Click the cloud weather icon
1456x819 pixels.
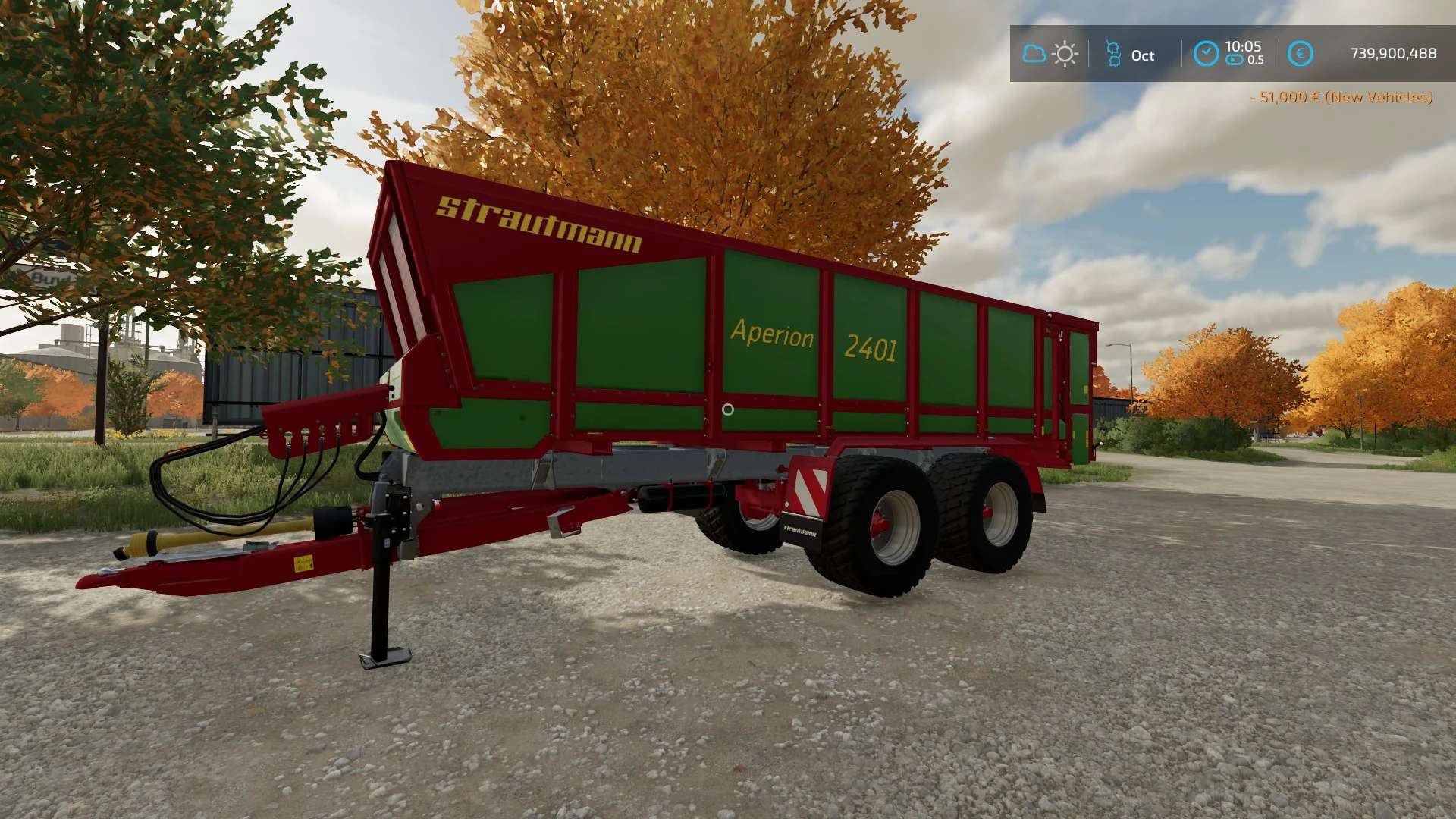pos(1034,54)
